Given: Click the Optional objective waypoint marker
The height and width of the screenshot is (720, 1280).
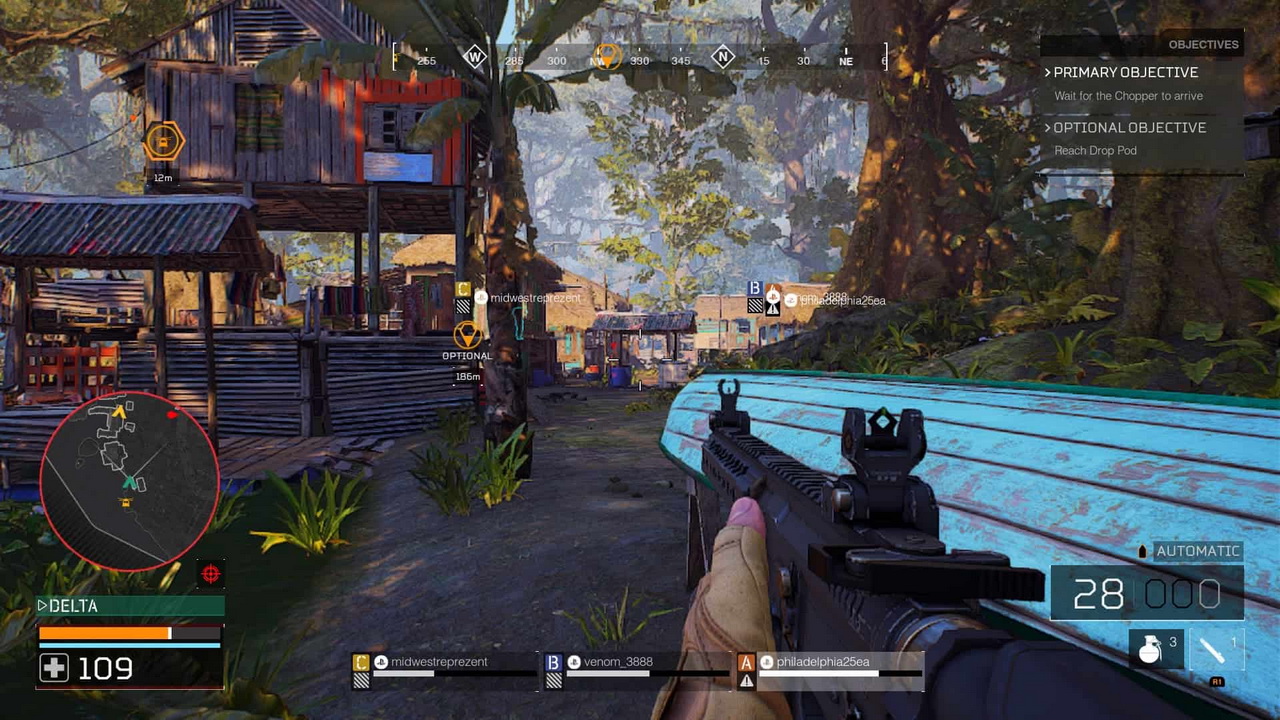Looking at the screenshot, I should pos(467,335).
